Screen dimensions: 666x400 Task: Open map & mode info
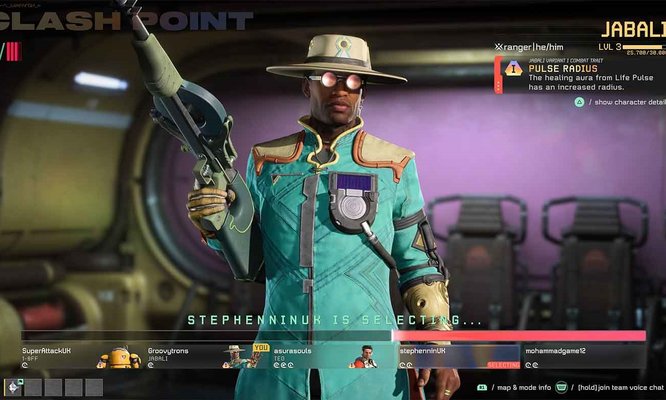(x=516, y=387)
